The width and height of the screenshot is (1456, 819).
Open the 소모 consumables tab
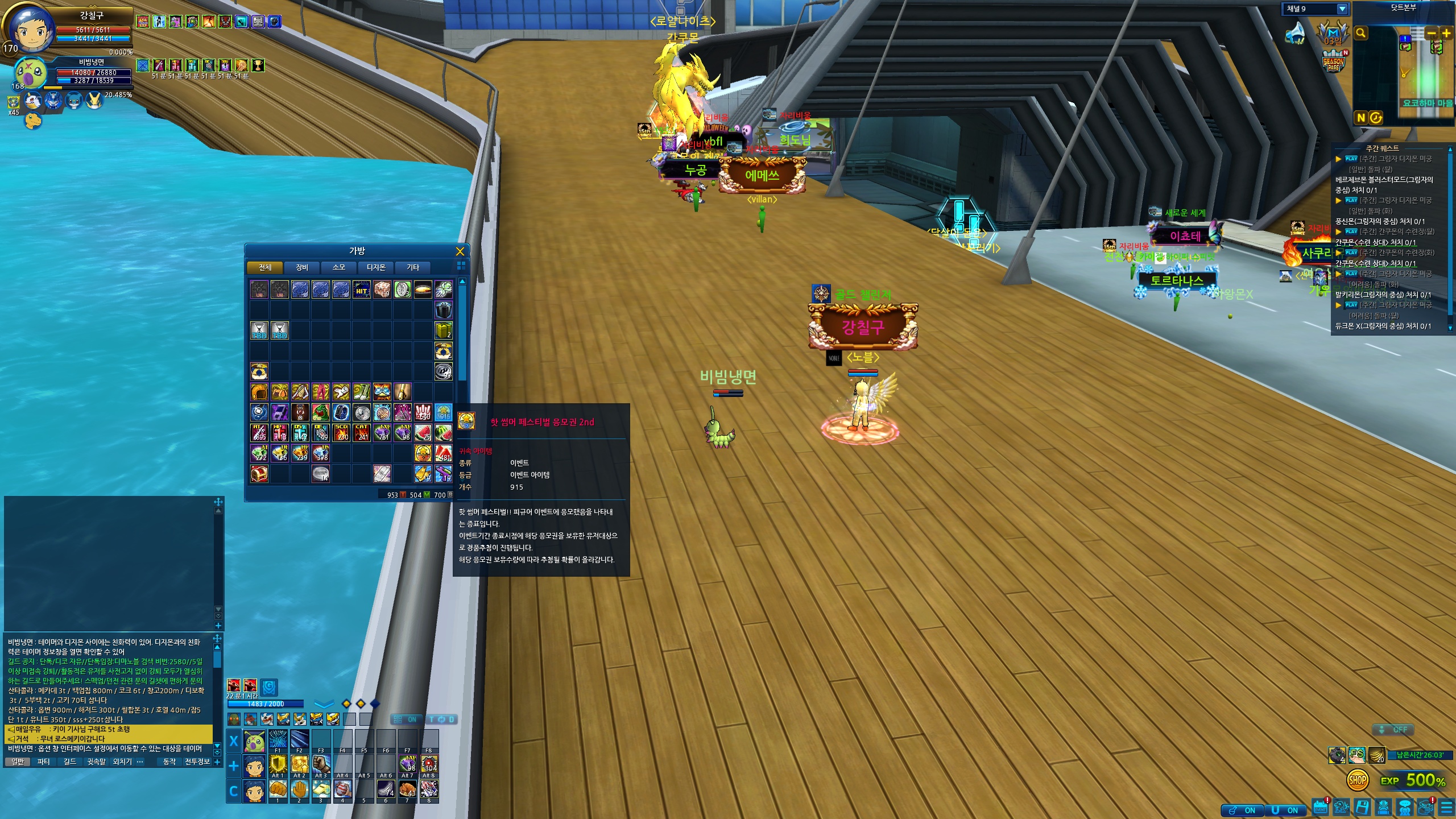pos(339,267)
